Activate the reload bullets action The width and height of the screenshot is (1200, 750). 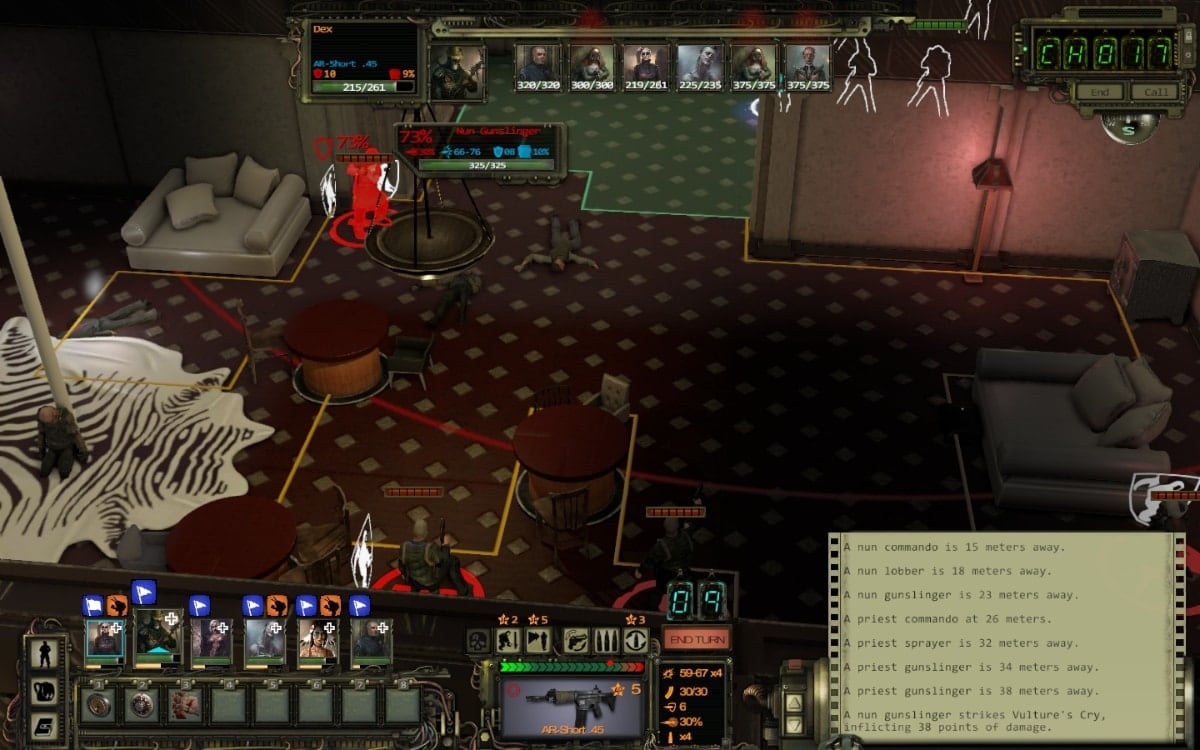pos(607,641)
